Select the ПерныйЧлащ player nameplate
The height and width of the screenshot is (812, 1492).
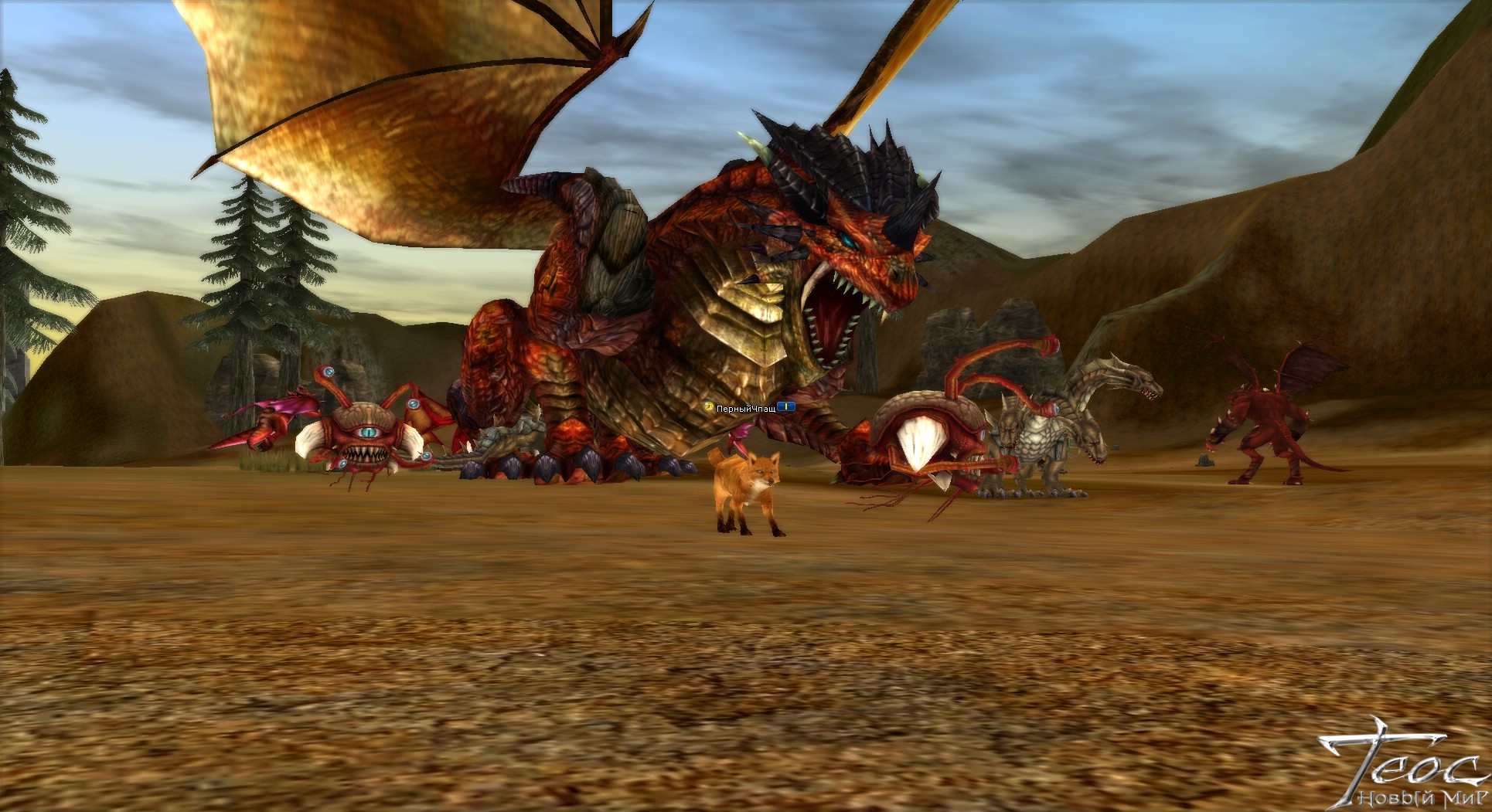pos(746,407)
